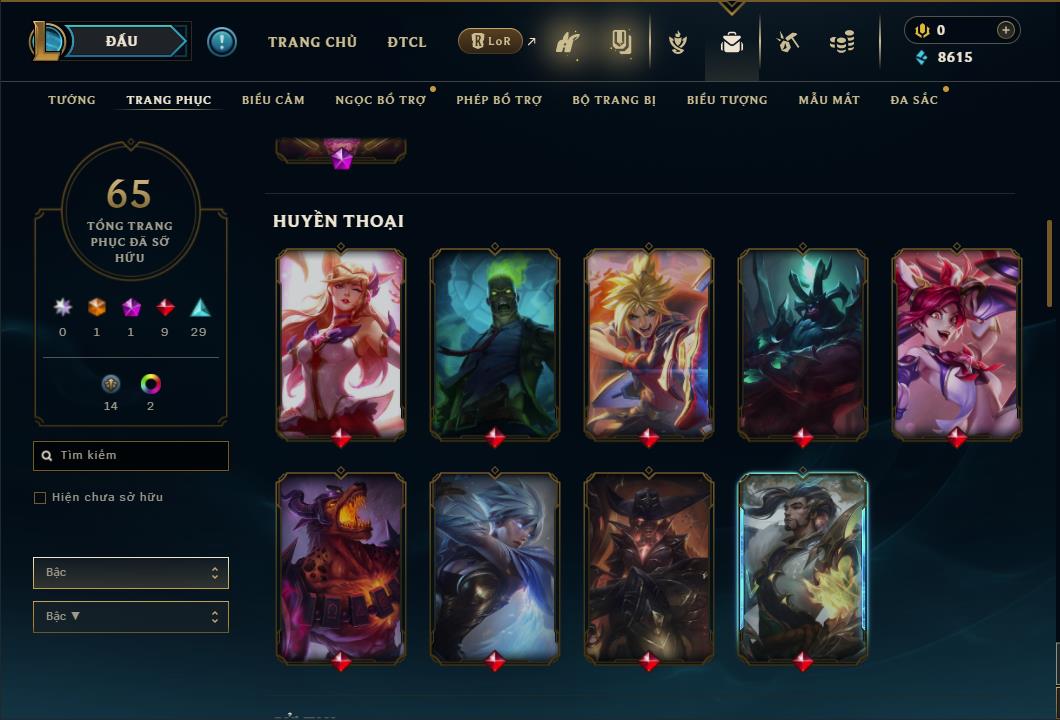Show the PHÉP BỔ TRỢ tab
Screen dimensions: 1060x720
[x=499, y=100]
